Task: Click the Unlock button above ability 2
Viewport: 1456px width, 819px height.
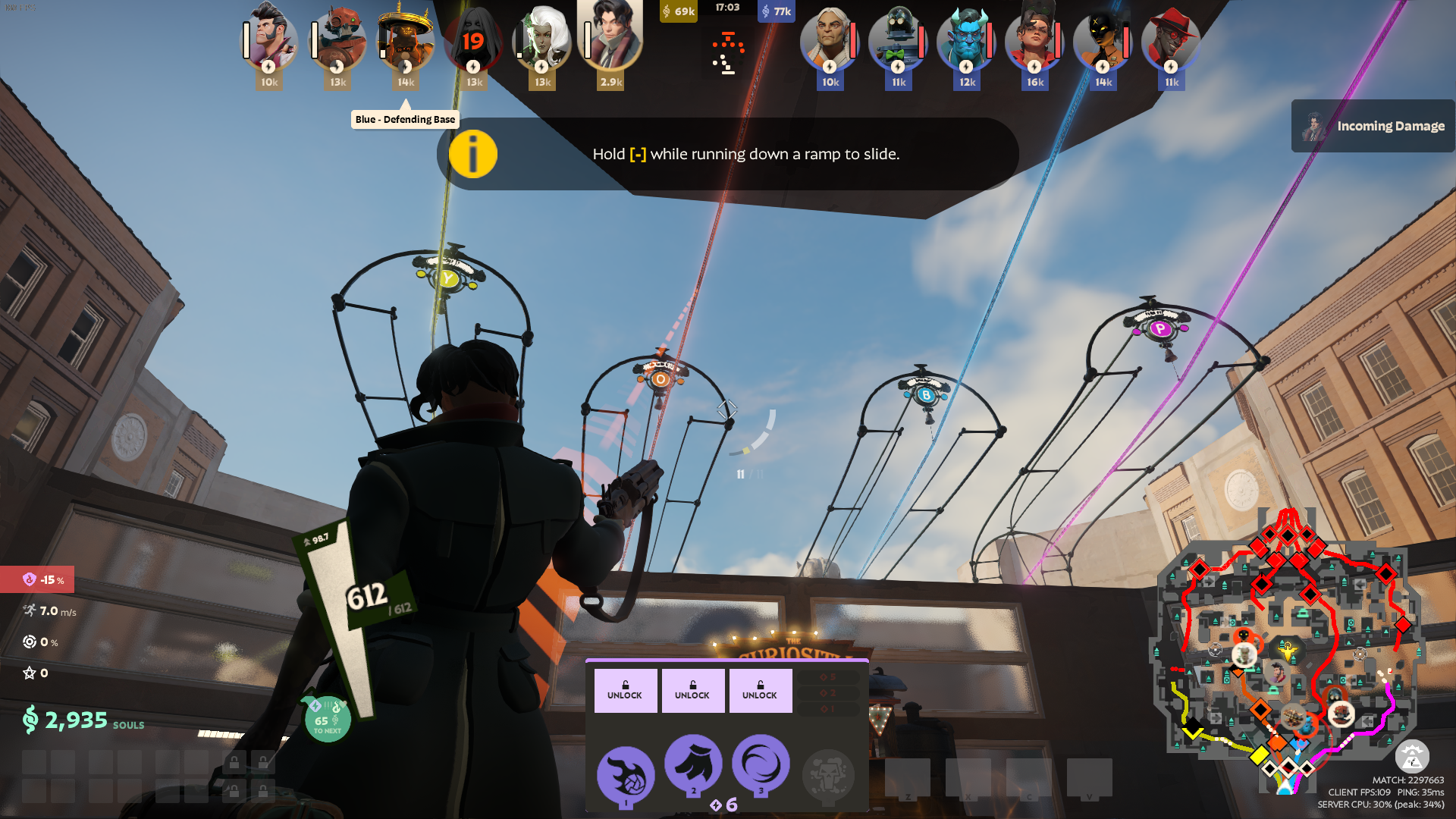Action: 692,690
